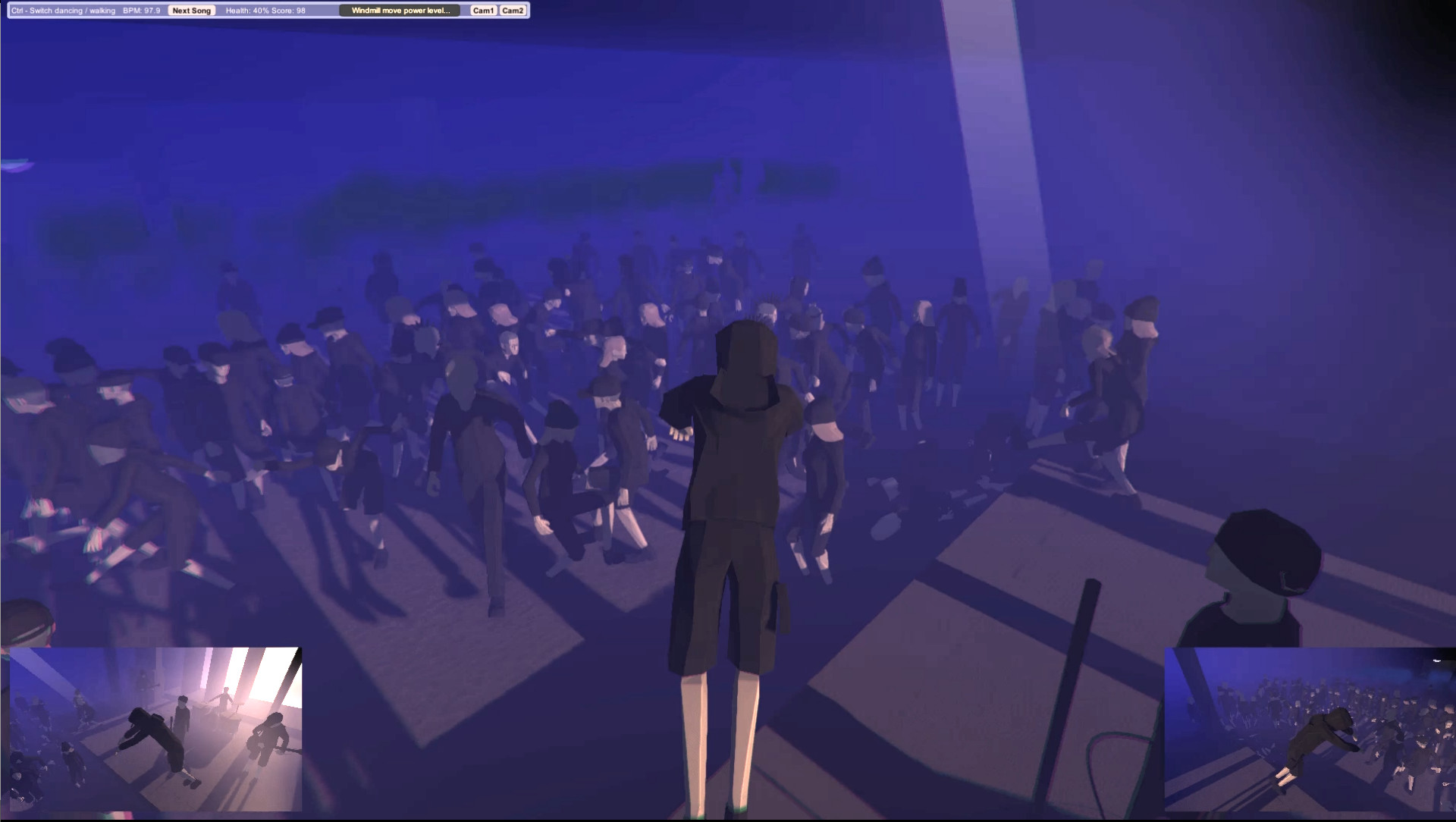The height and width of the screenshot is (822, 1456).
Task: Click the Next Song button
Action: coord(191,11)
